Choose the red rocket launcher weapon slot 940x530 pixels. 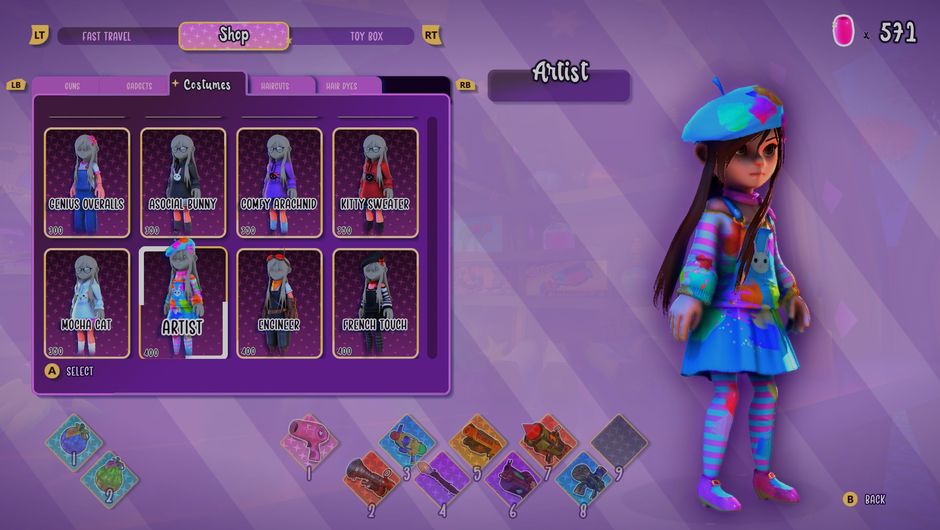[546, 440]
